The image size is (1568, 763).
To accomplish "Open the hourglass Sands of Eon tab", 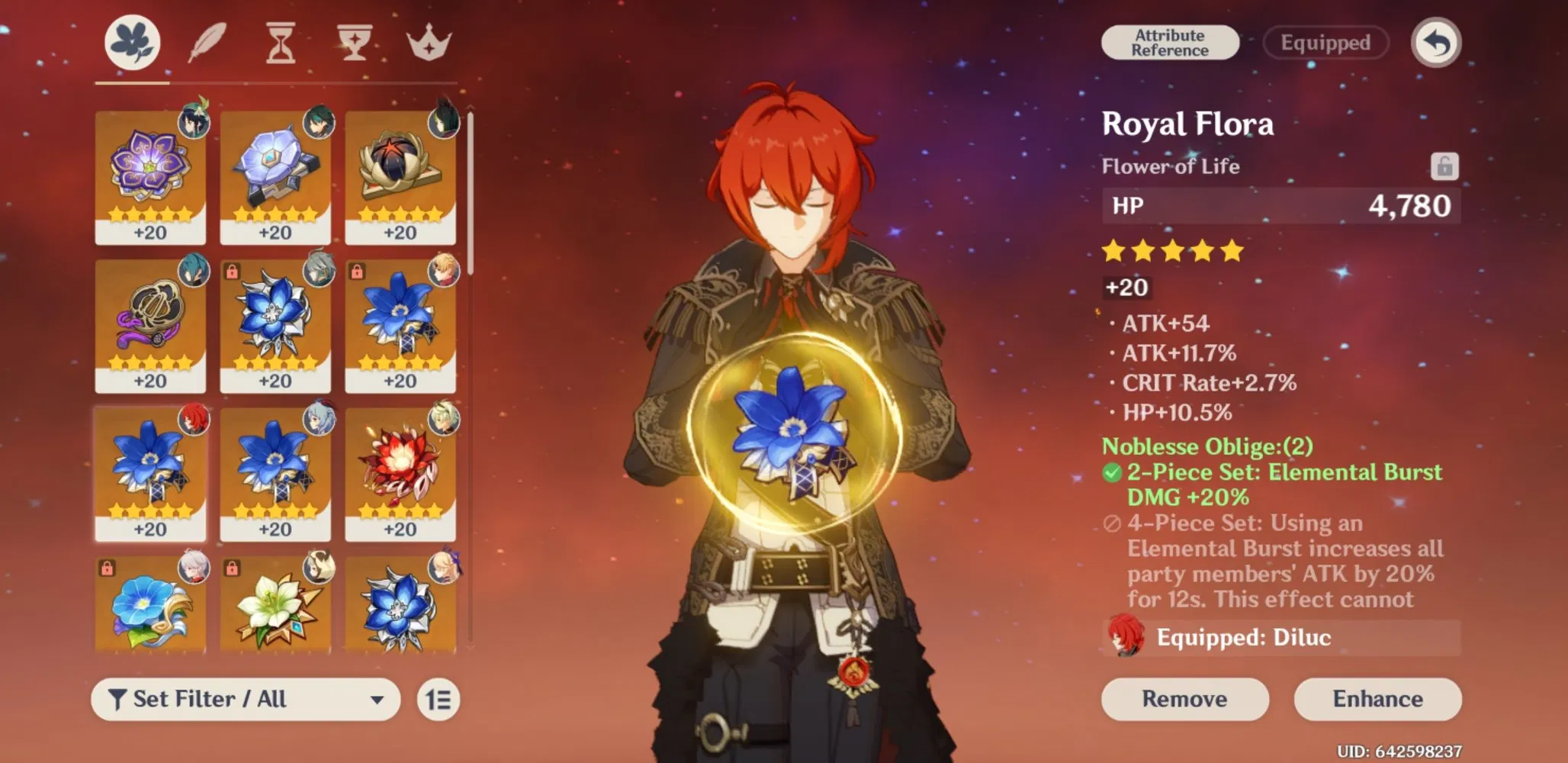I will tap(280, 43).
